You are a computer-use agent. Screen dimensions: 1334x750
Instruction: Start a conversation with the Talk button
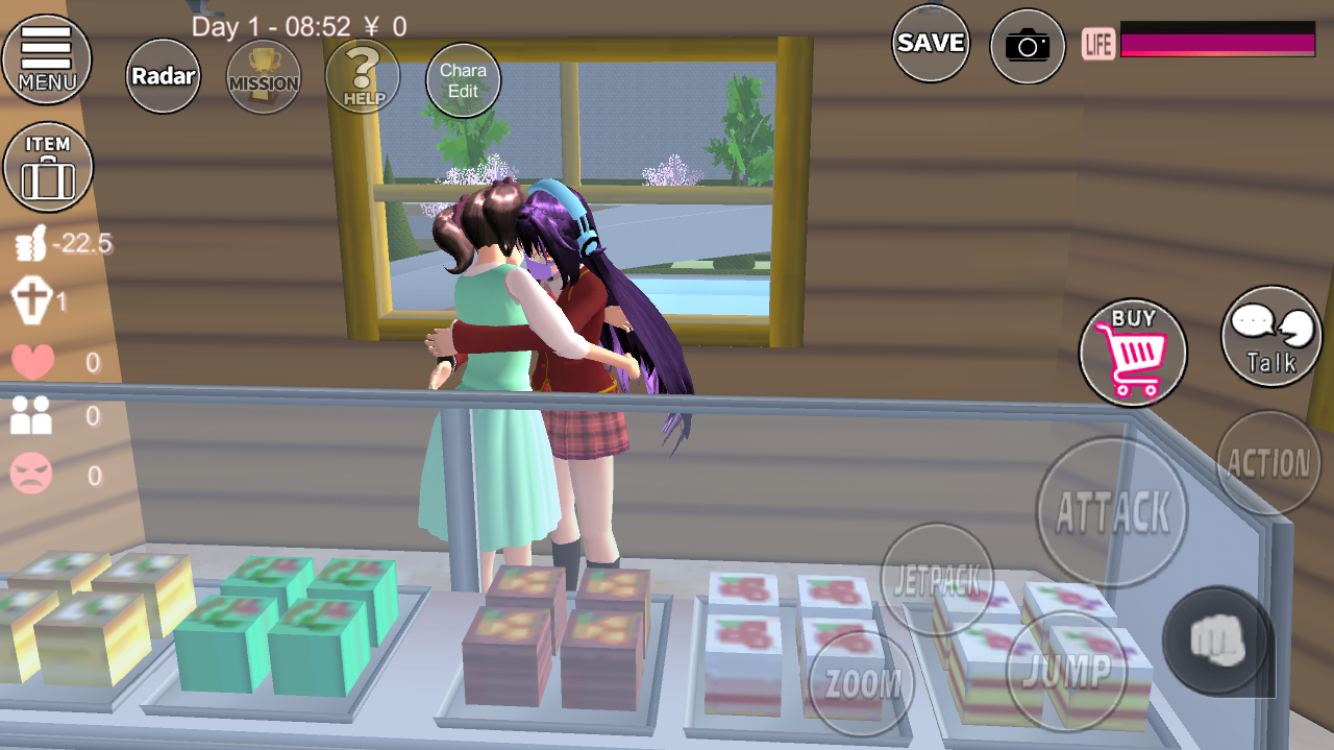coord(1271,336)
